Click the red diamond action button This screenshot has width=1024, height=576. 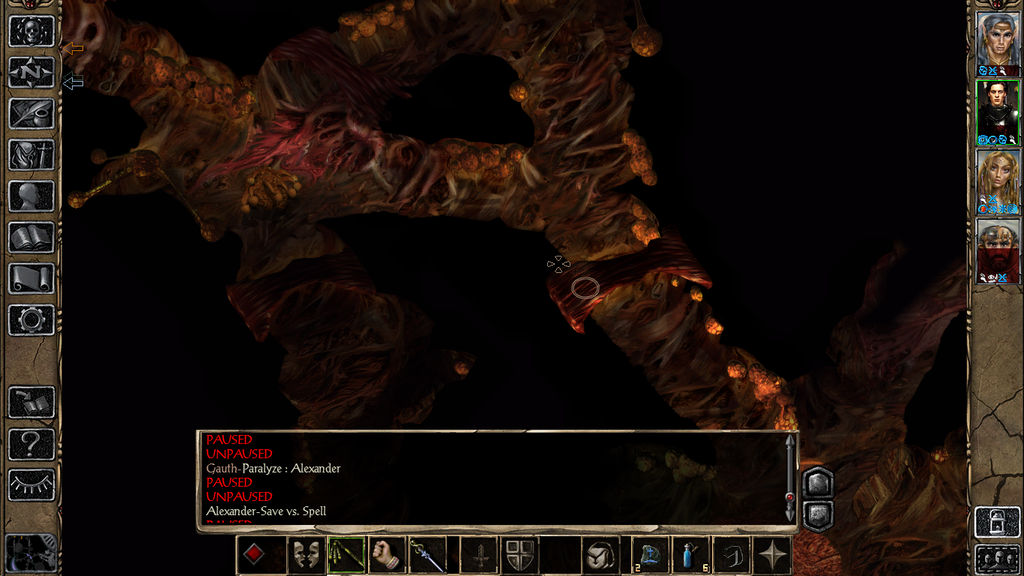(254, 555)
